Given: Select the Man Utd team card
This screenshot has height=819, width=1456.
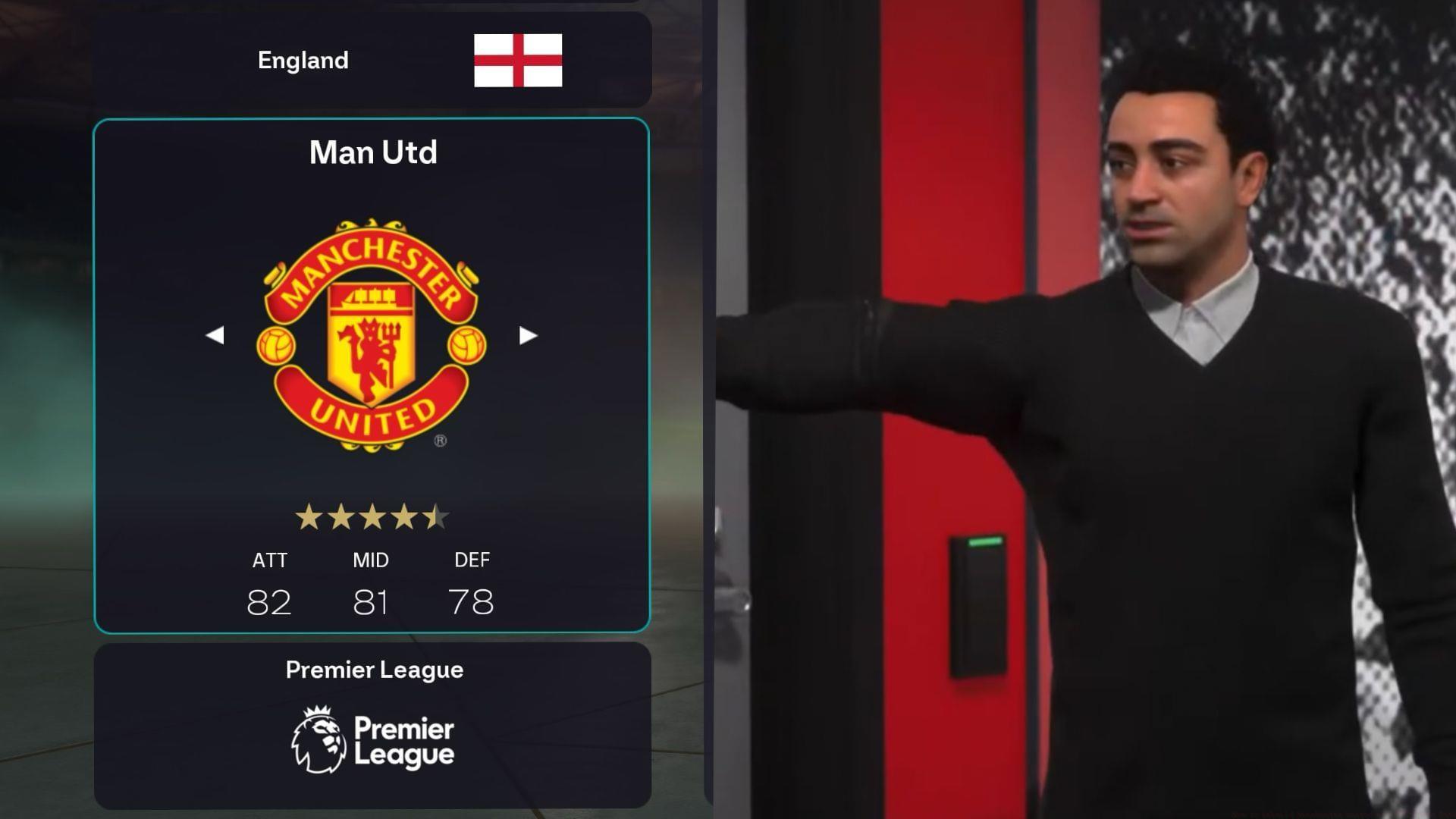Looking at the screenshot, I should pyautogui.click(x=372, y=375).
